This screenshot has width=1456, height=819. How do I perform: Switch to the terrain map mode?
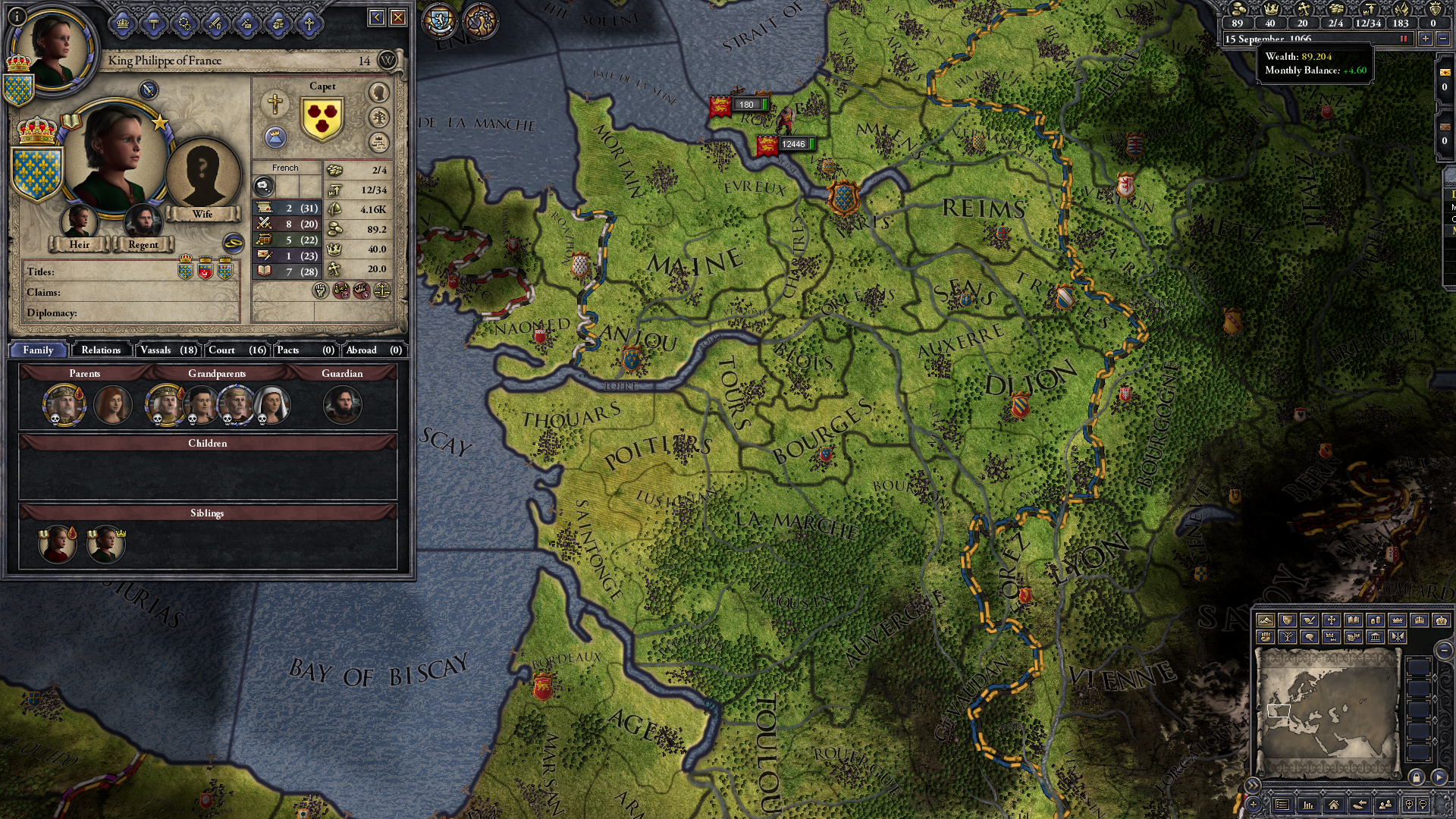(x=1265, y=620)
